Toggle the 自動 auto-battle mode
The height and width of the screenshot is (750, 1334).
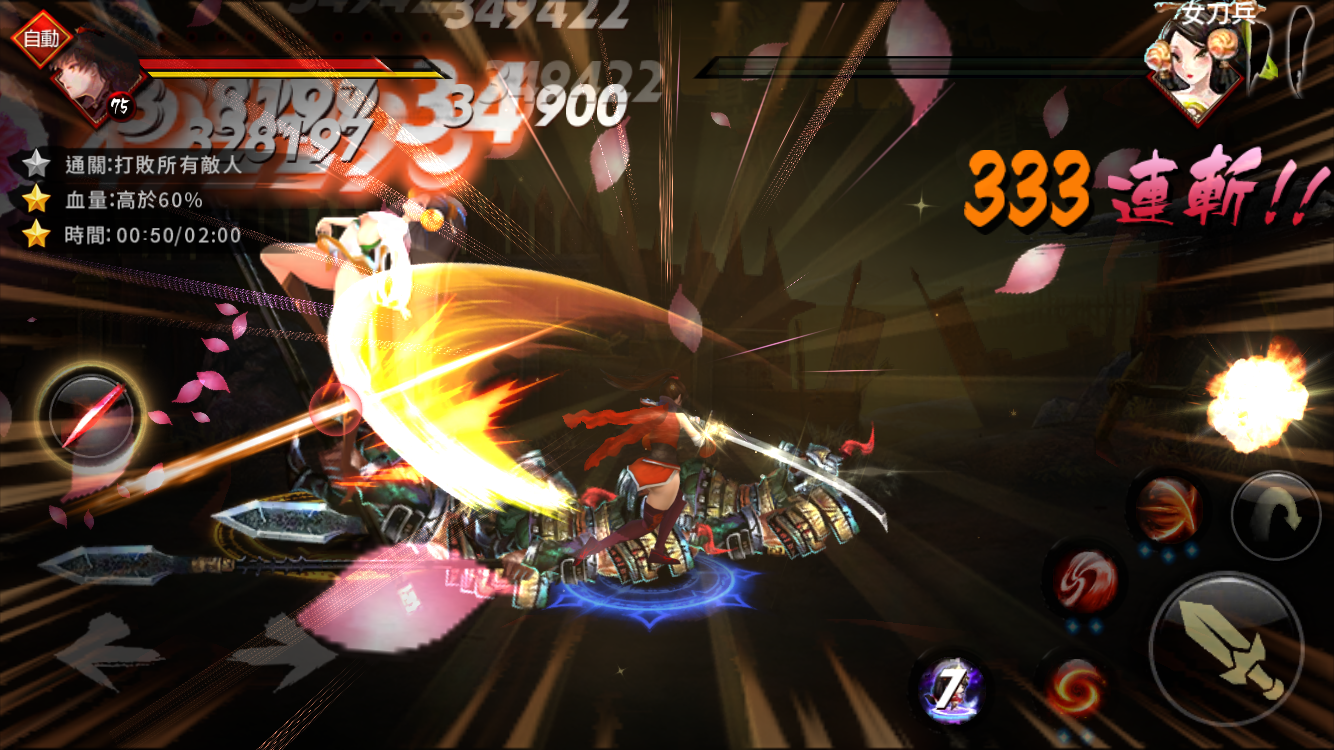[44, 38]
